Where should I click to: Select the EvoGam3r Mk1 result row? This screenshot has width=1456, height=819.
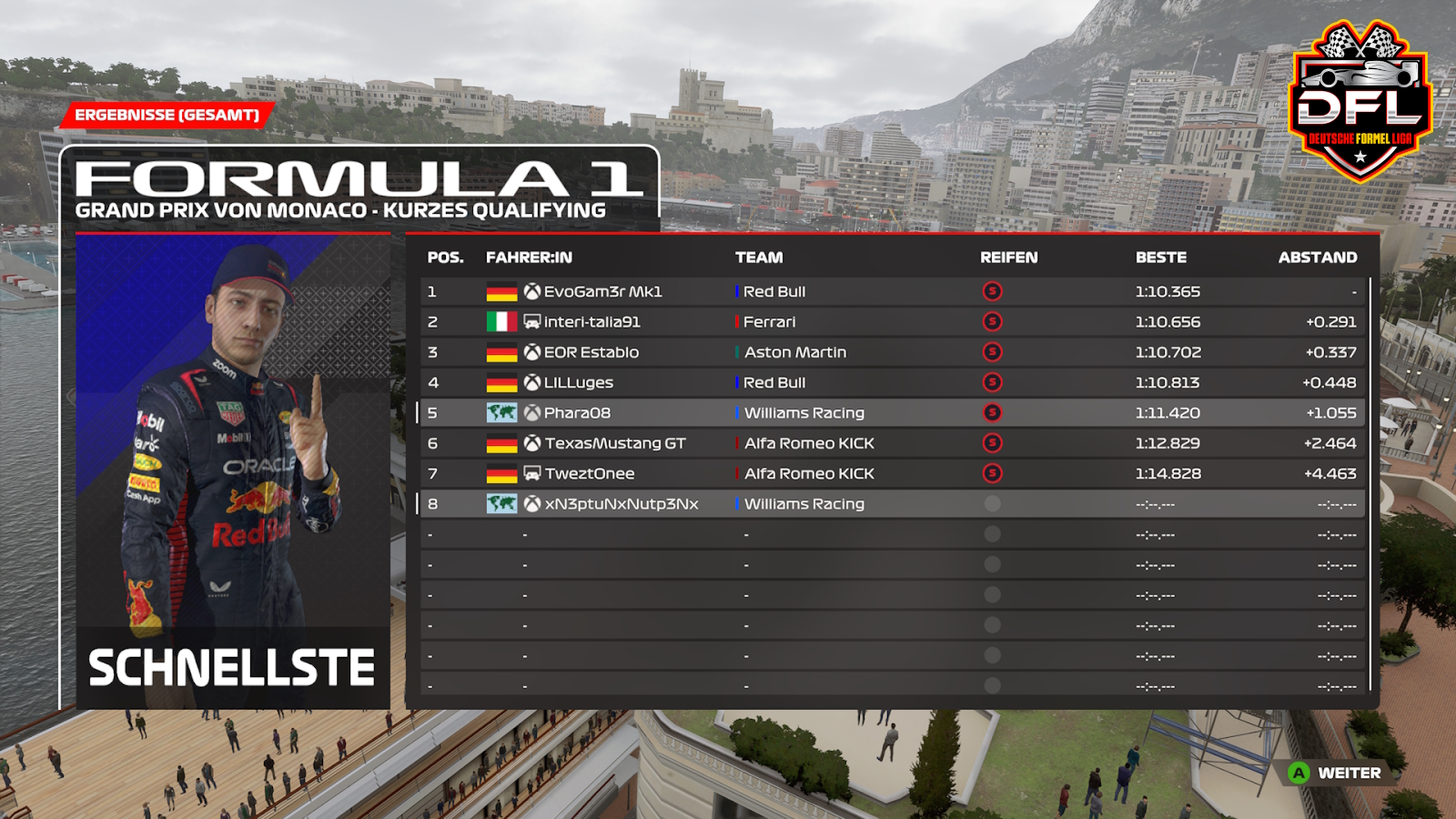pos(602,292)
